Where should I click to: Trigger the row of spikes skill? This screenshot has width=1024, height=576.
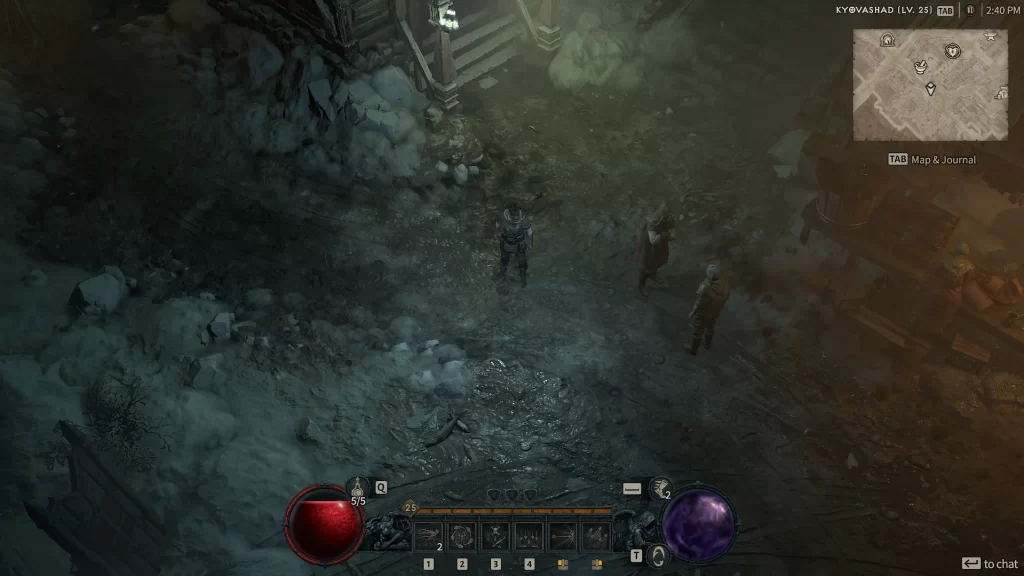[529, 537]
